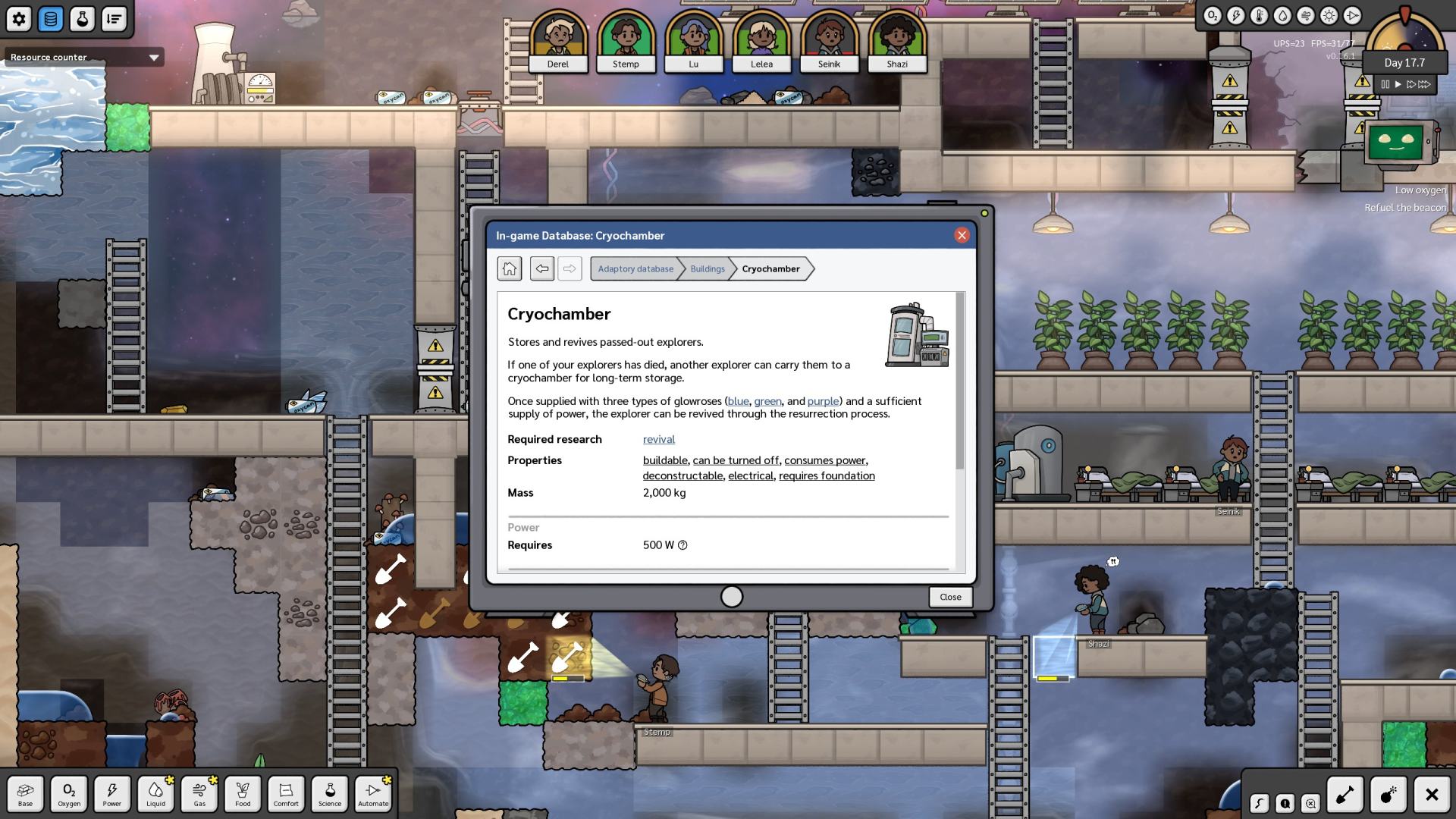Viewport: 1456px width, 819px height.
Task: Open the Automate build category
Action: (x=373, y=793)
